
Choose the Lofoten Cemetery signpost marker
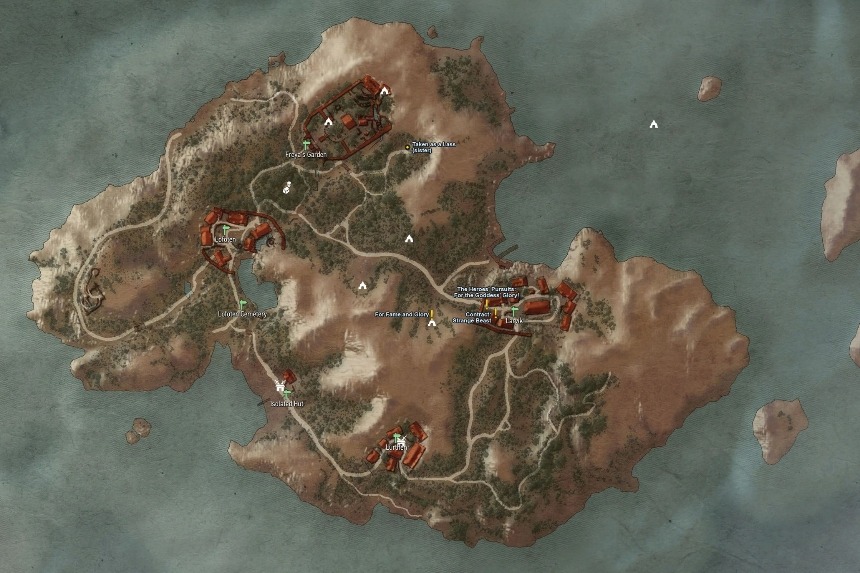pyautogui.click(x=242, y=303)
